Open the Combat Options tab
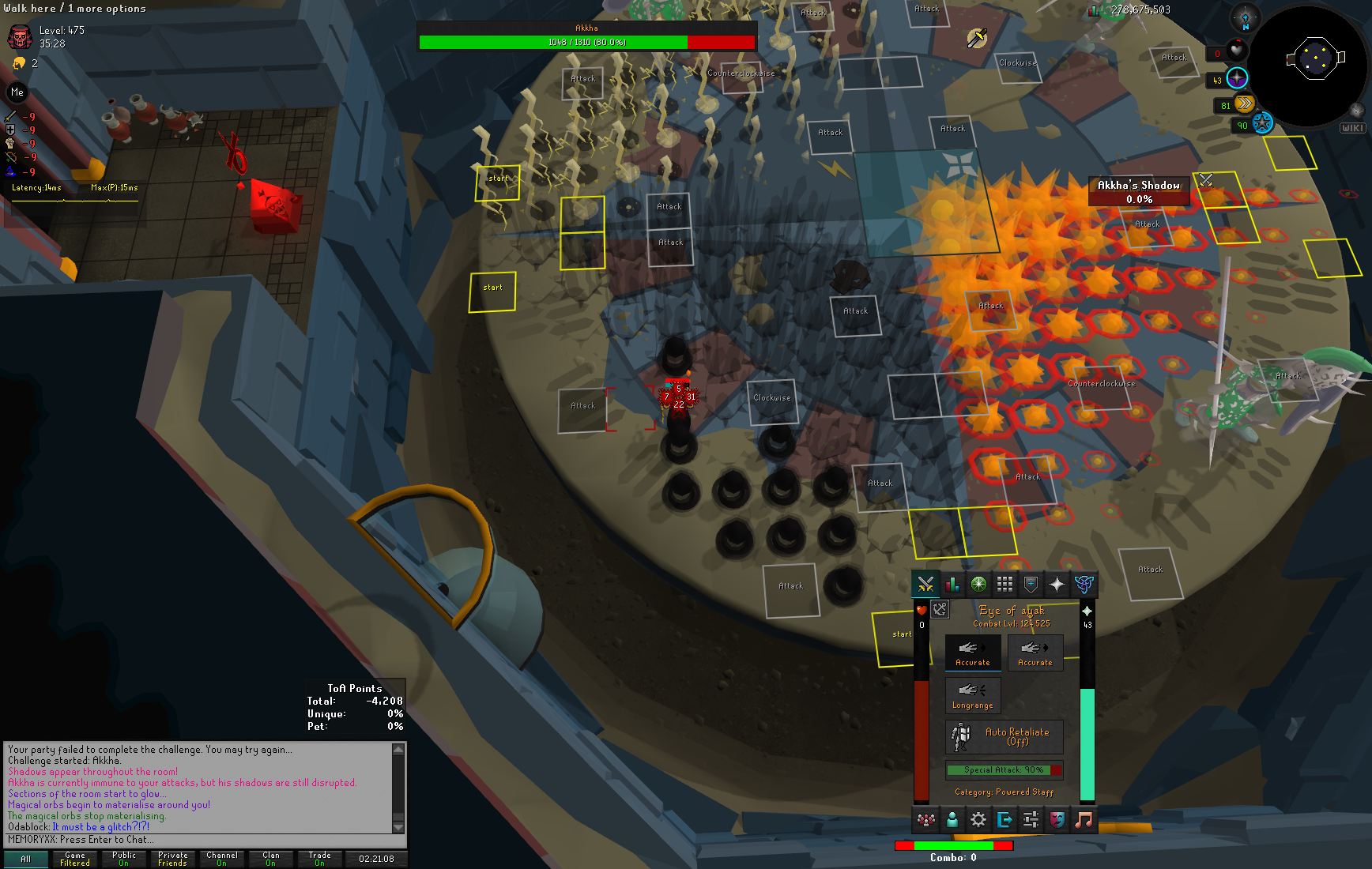 (925, 585)
